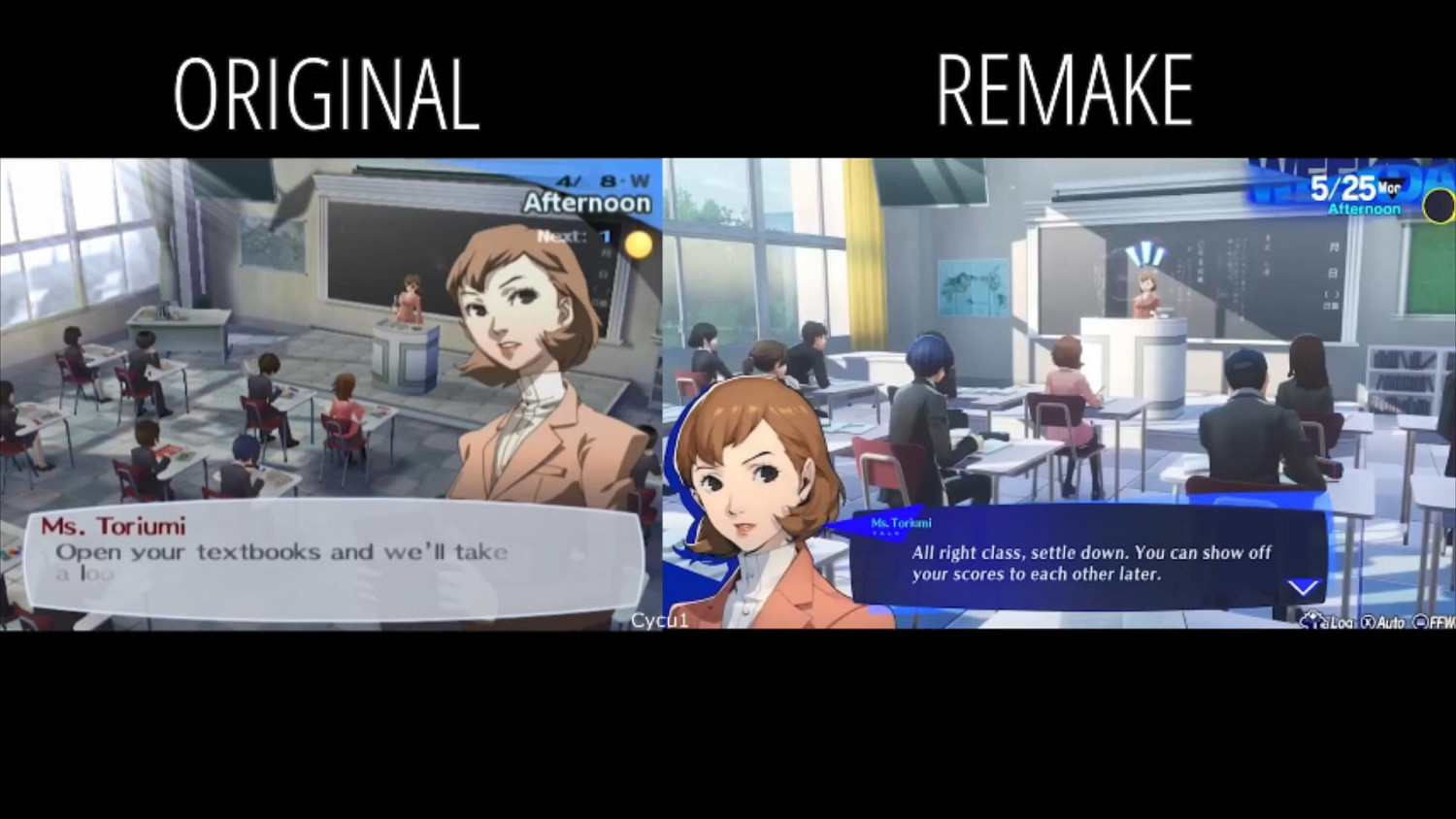Click Ms. Toriumi's name plate in the original
Viewport: 1456px width, 819px height.
115,526
